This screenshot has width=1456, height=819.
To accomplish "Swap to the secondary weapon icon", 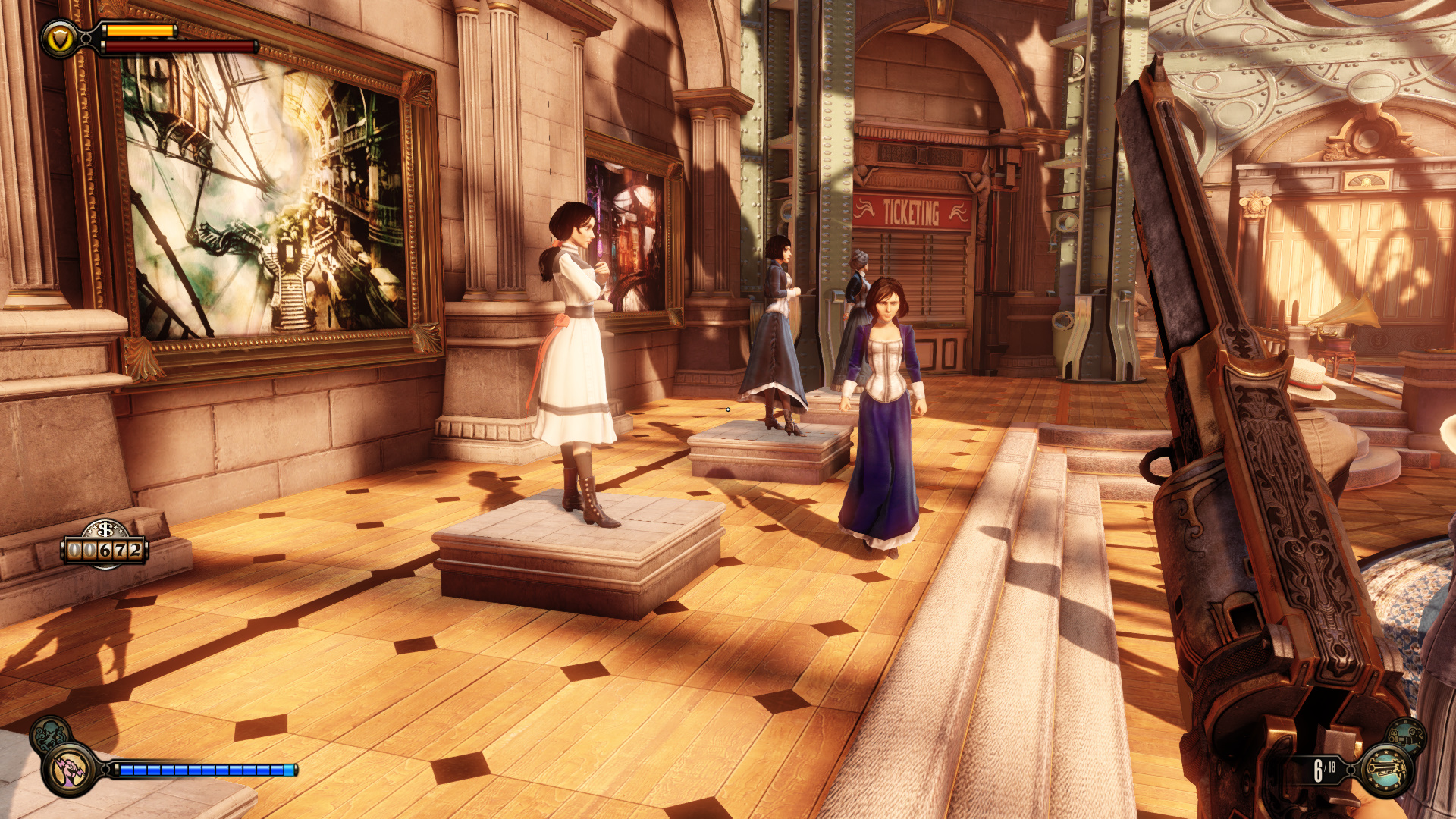I will tap(1407, 736).
